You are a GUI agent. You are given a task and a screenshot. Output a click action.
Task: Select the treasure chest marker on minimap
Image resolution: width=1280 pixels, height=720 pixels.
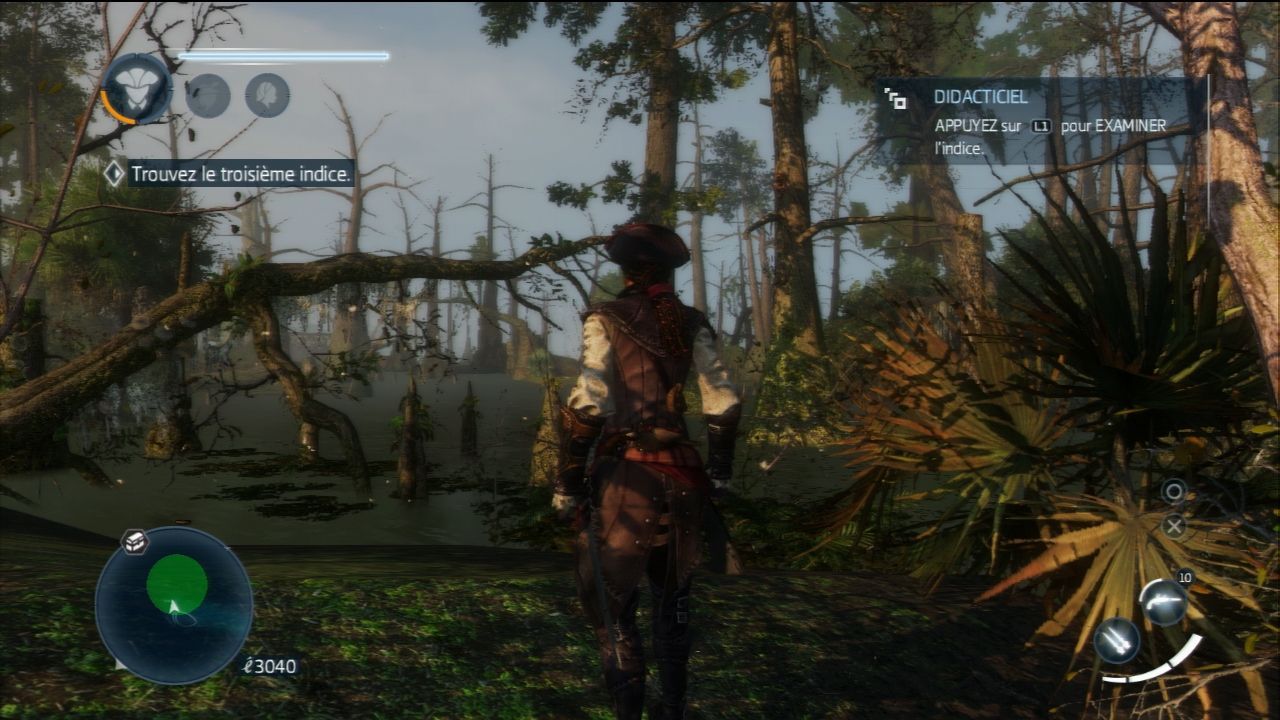pos(135,542)
